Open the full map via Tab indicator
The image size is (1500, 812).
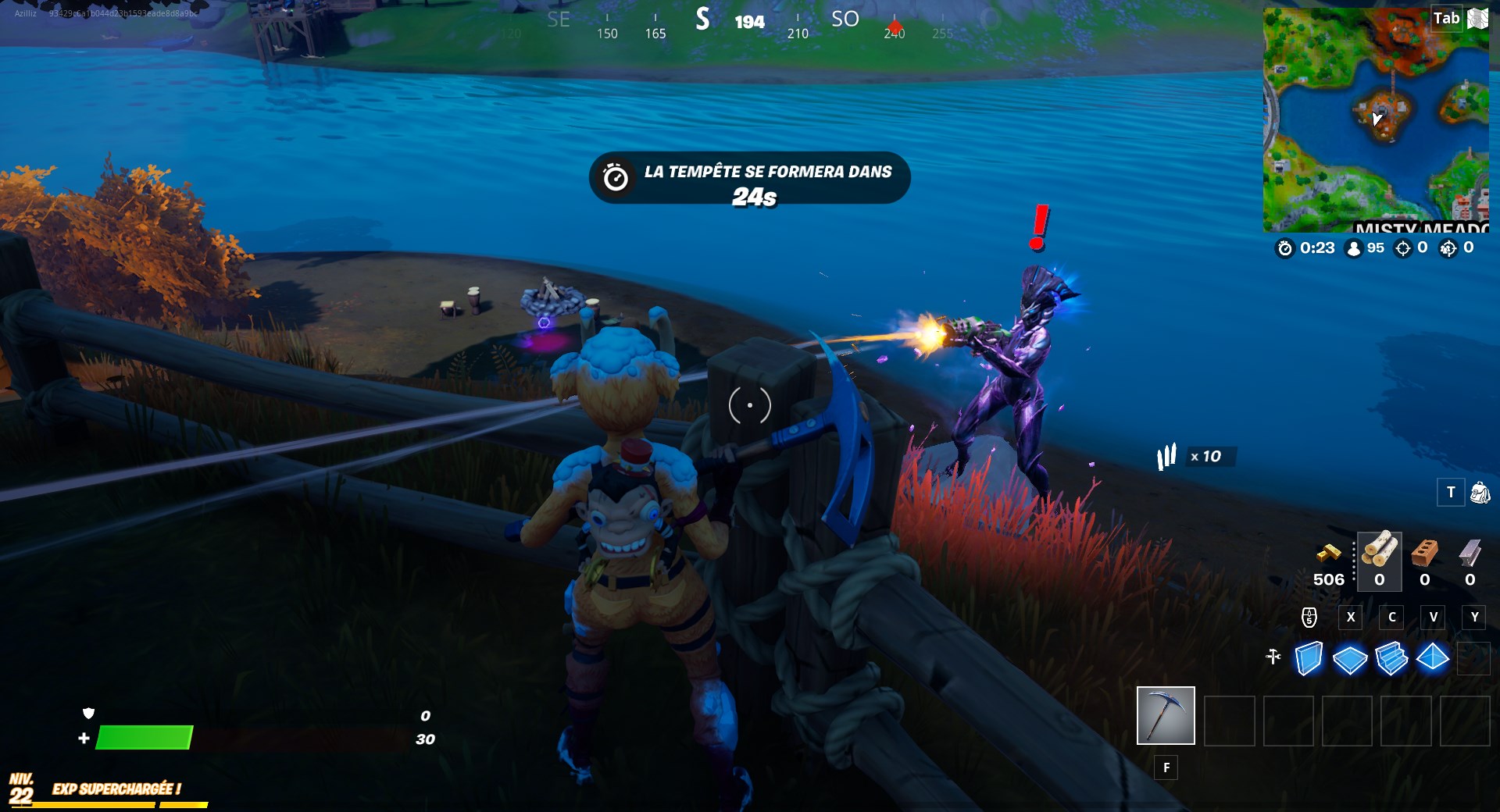coord(1446,18)
